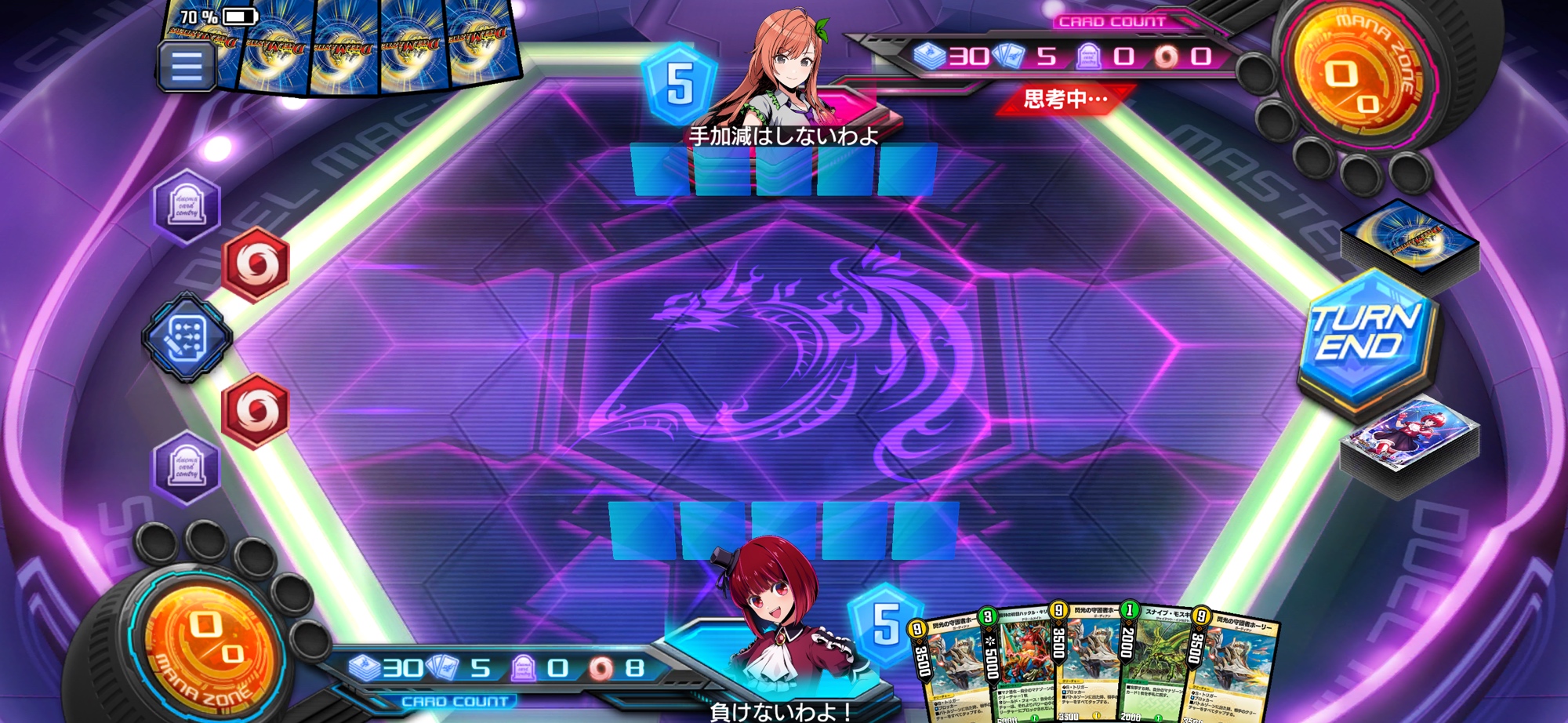Open the blue battle log icon

(x=187, y=337)
